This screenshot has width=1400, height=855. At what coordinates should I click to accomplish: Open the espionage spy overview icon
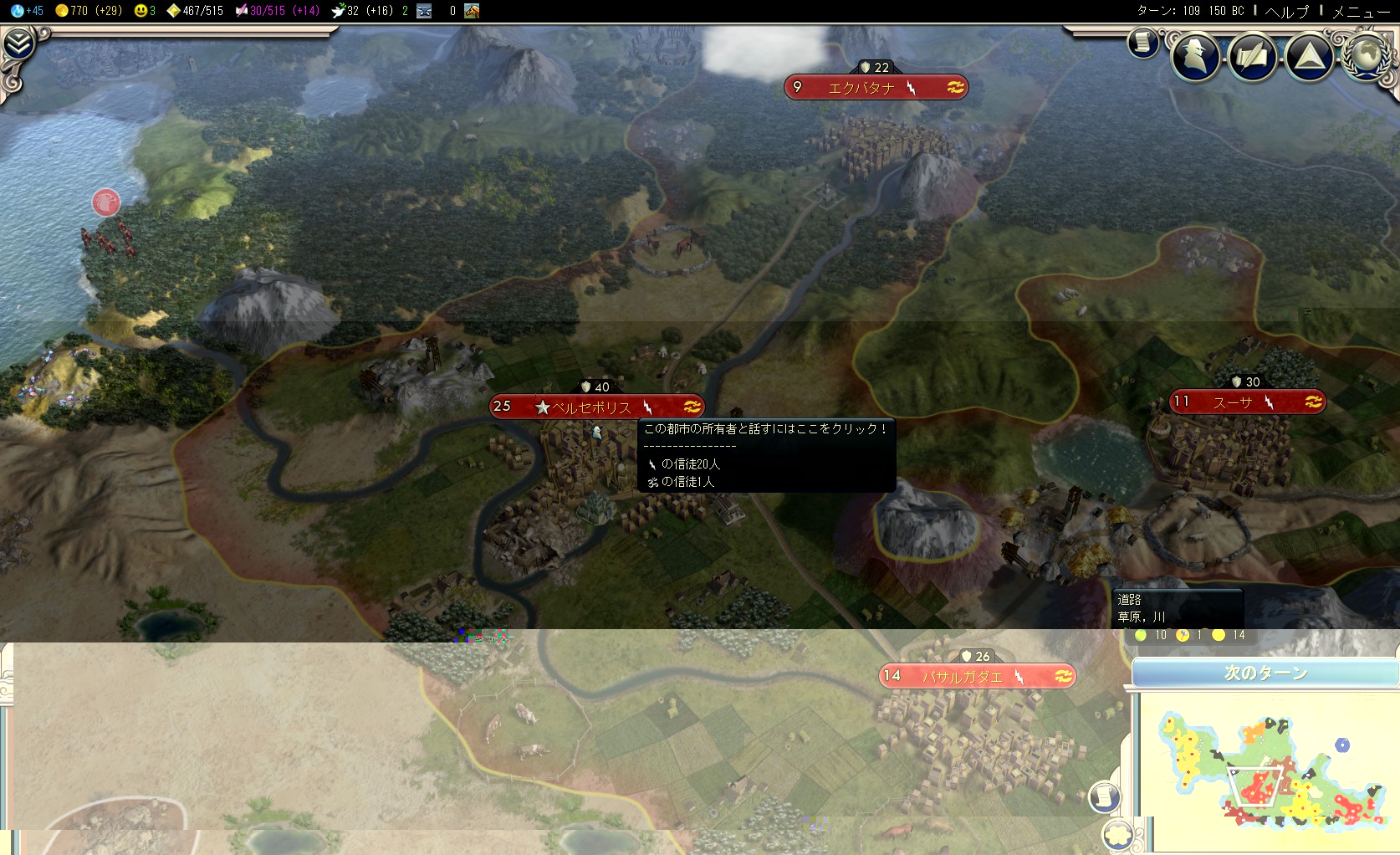(x=1194, y=56)
